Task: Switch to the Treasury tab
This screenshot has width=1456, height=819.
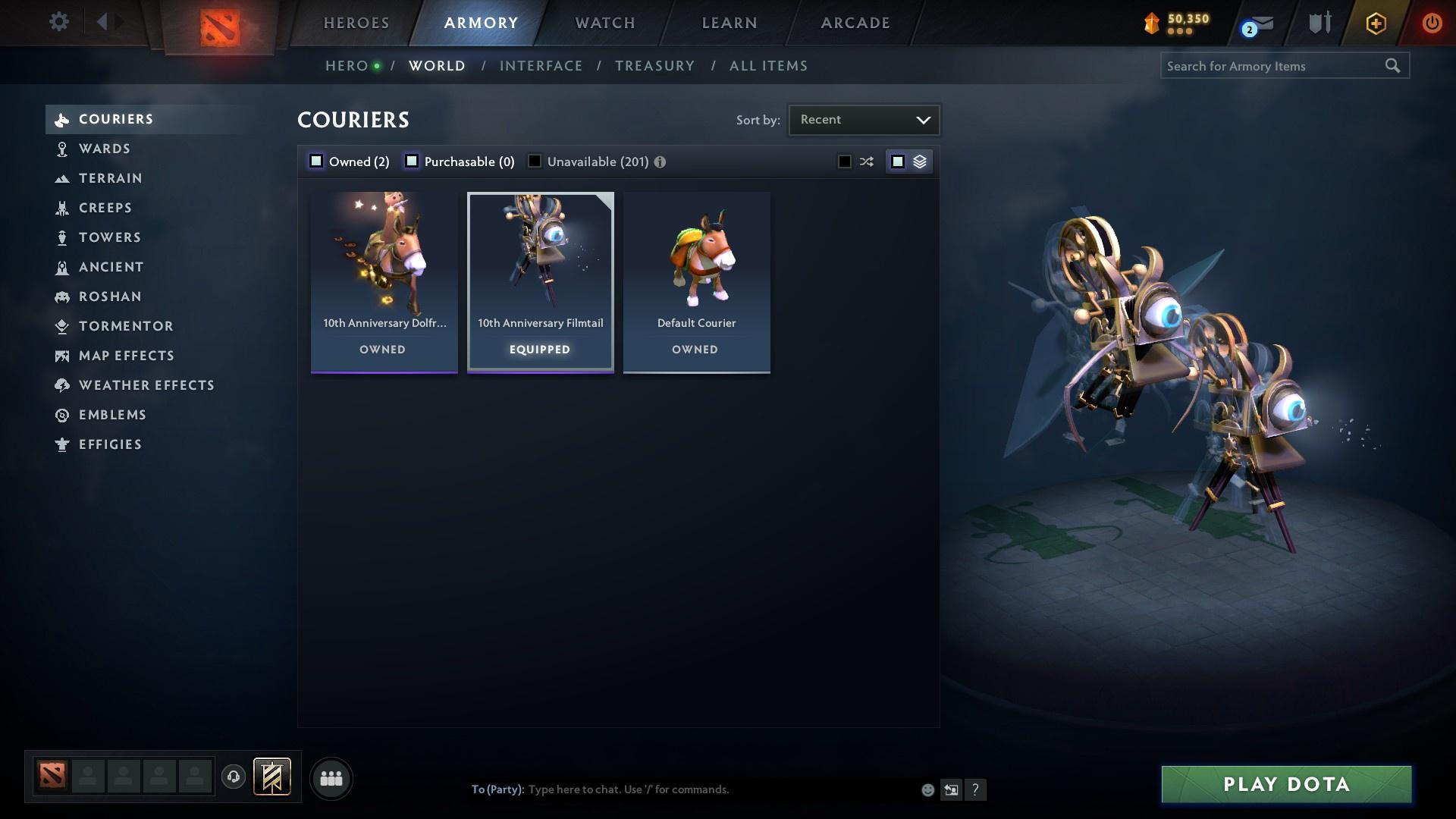Action: pyautogui.click(x=655, y=65)
